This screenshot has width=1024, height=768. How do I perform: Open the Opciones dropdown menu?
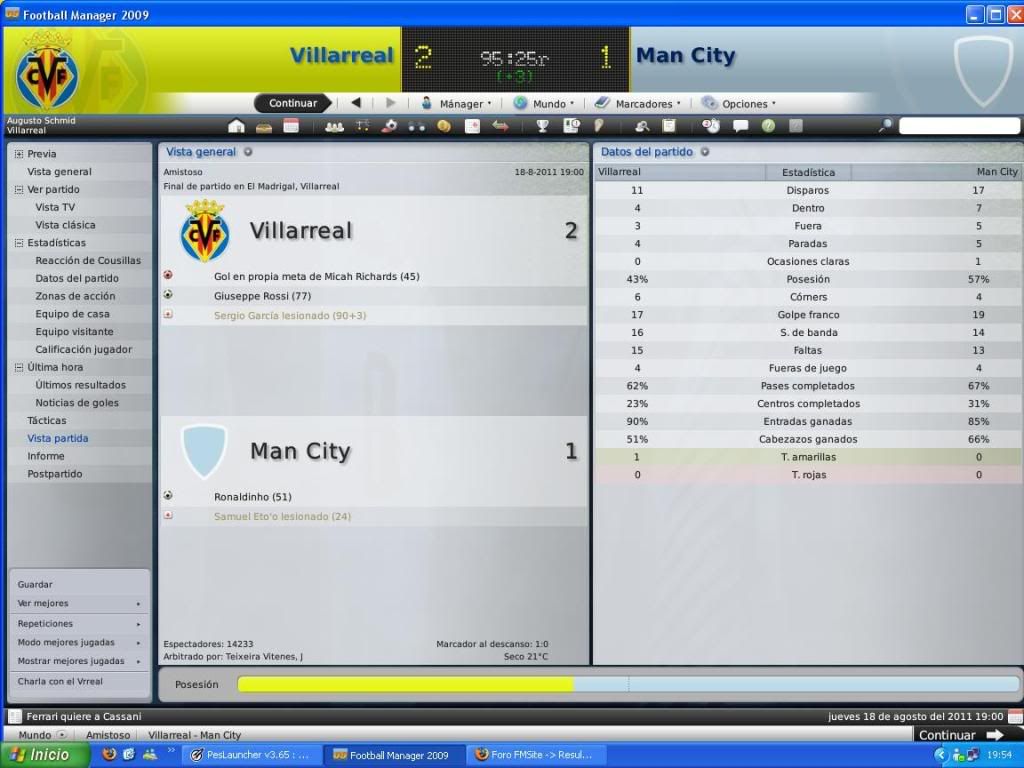pos(739,103)
